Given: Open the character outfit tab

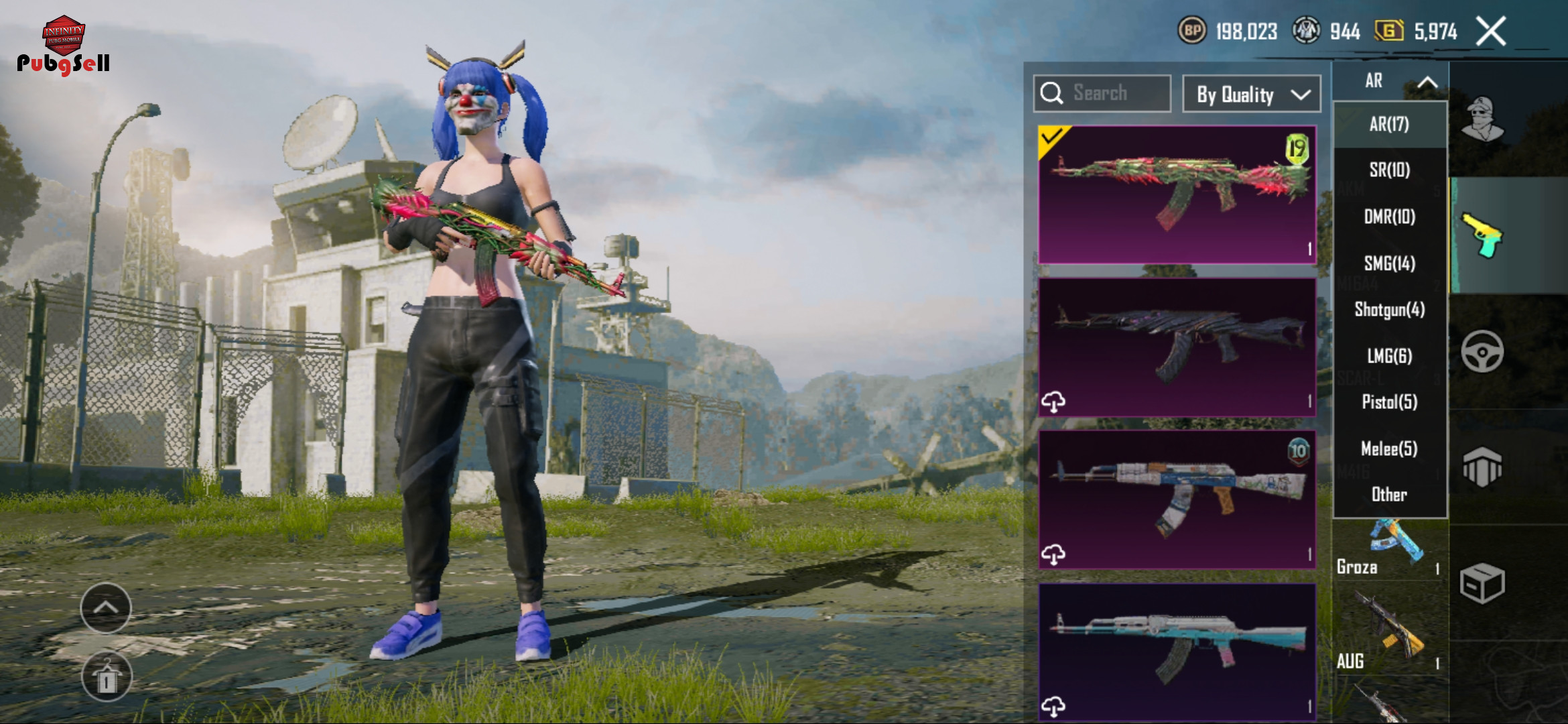Looking at the screenshot, I should coord(1482,119).
